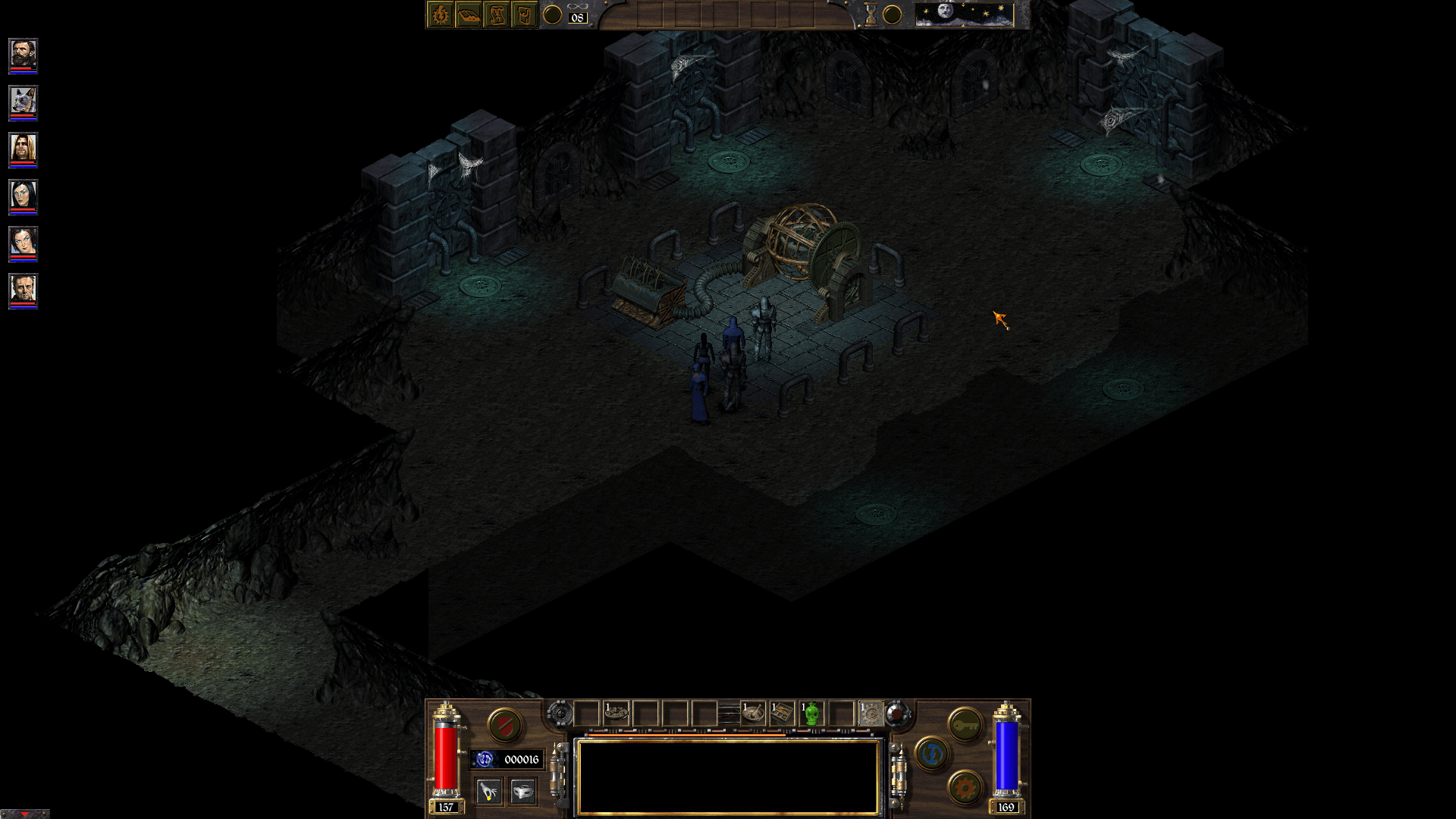This screenshot has width=1456, height=819.
Task: Select the sleep/rest icon on the top toolbar
Action: (469, 14)
